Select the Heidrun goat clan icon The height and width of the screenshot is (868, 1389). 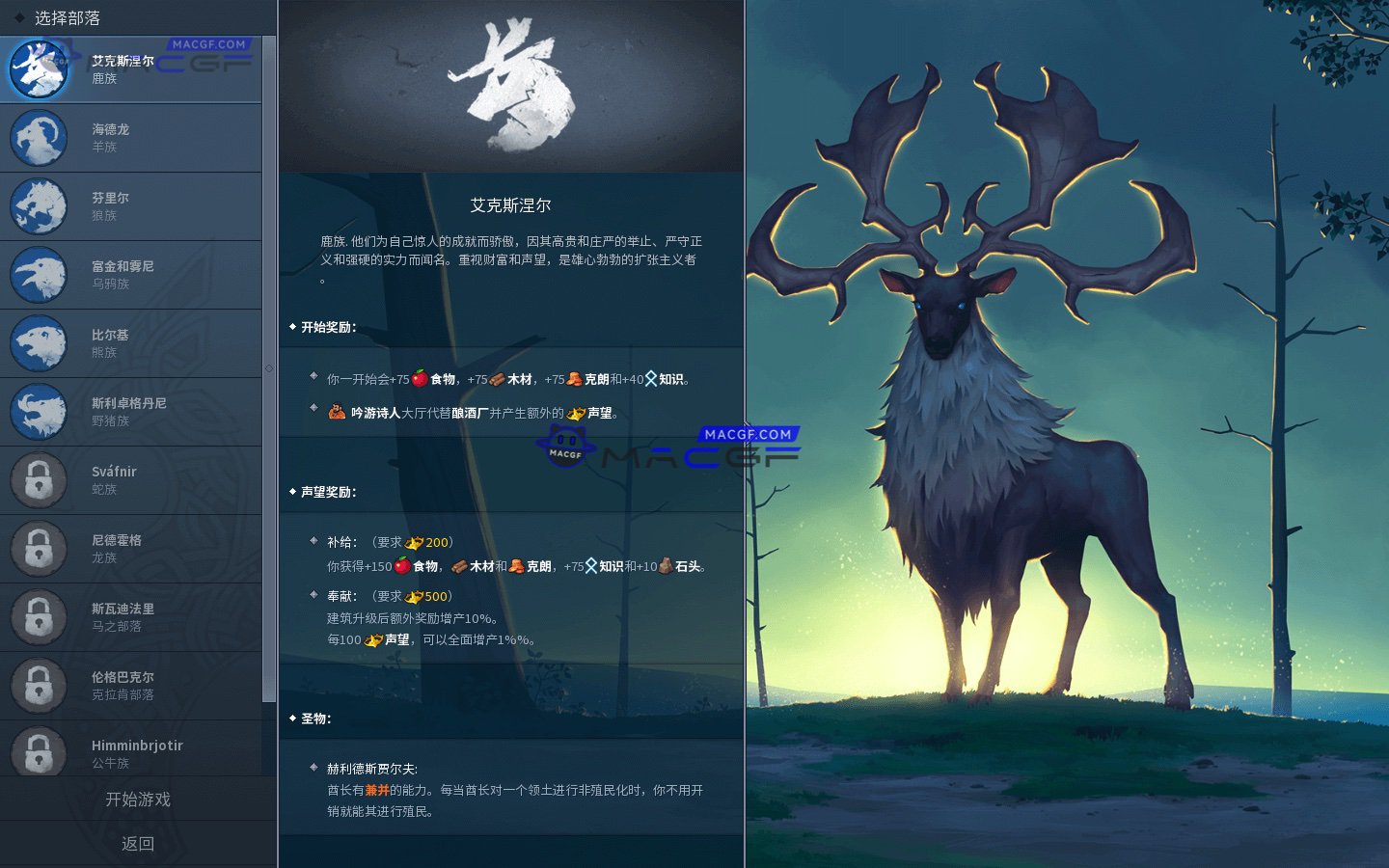(x=39, y=138)
